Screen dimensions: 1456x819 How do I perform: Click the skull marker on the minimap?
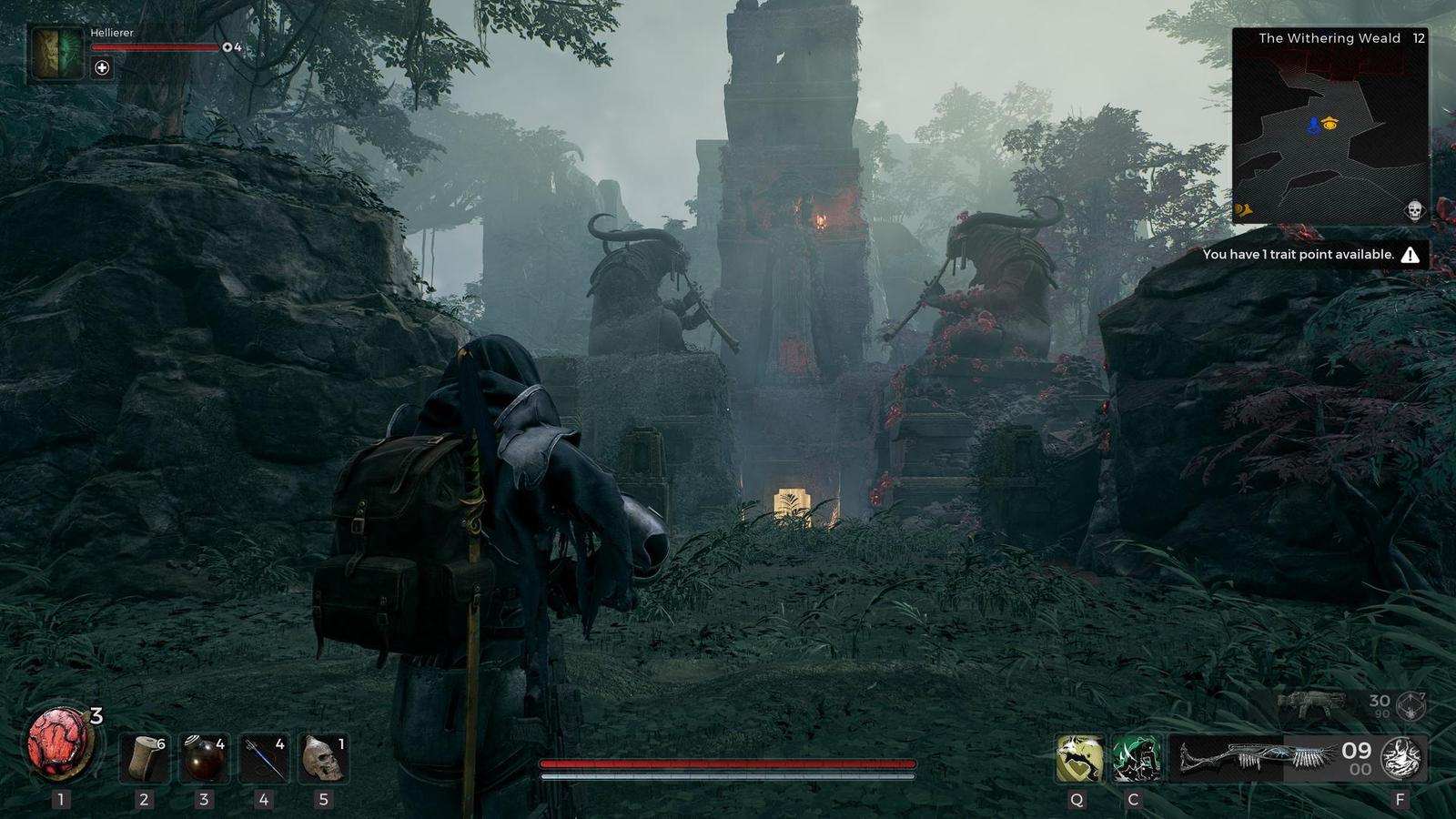1414,211
